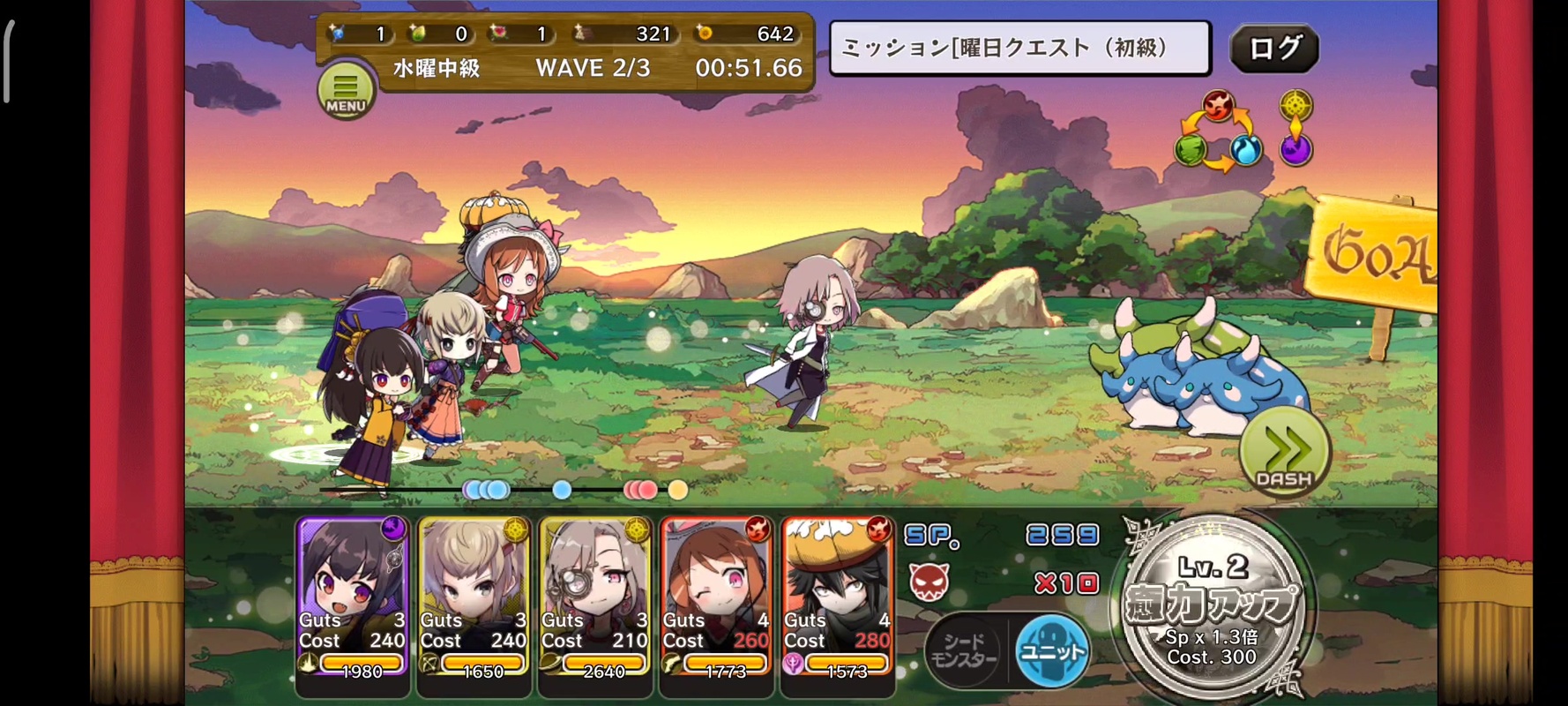The width and height of the screenshot is (1568, 706).
Task: Click the mission banner text box
Action: [x=1019, y=48]
